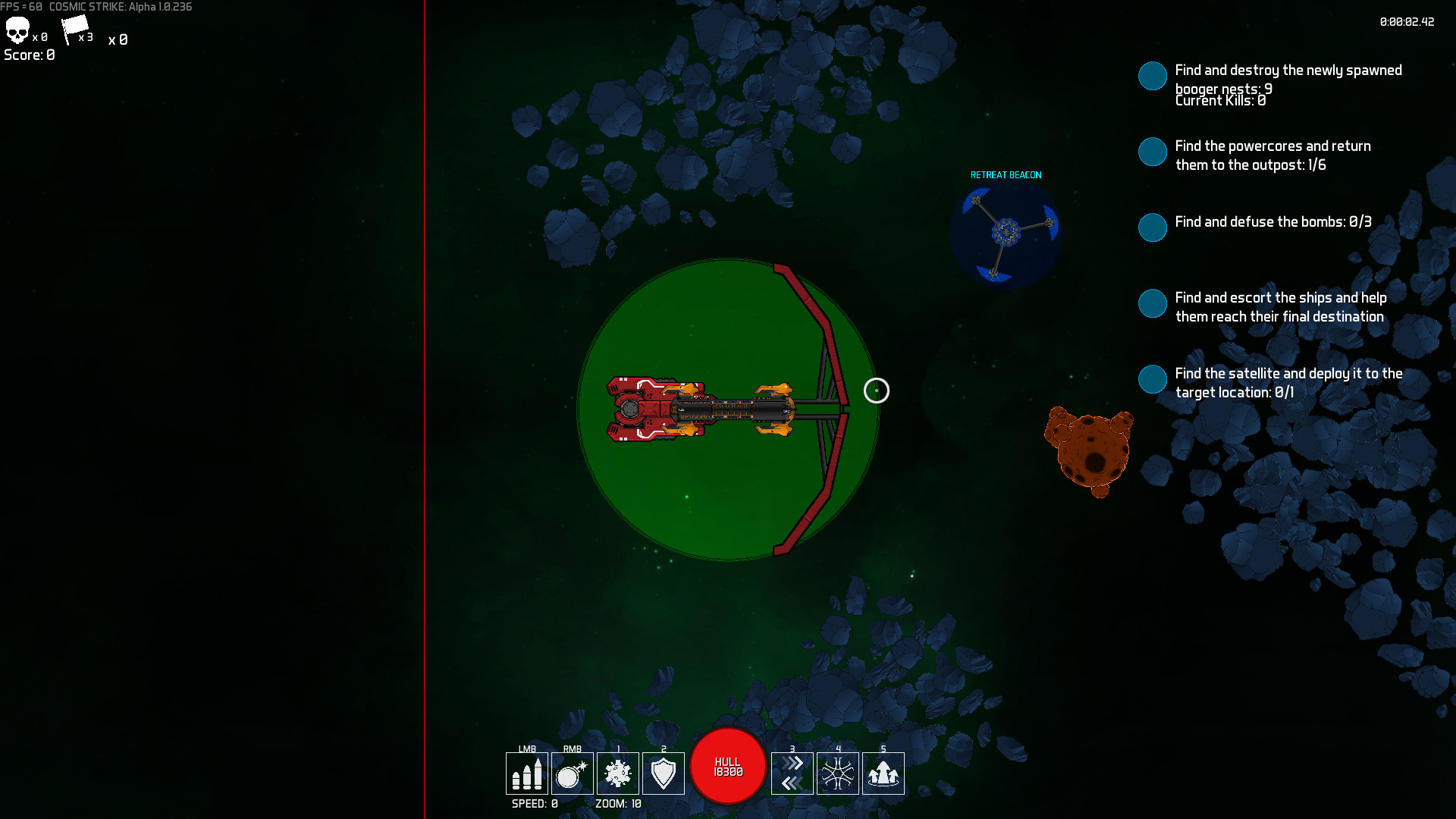
Task: Check the powercores objective marker
Action: pyautogui.click(x=1153, y=152)
